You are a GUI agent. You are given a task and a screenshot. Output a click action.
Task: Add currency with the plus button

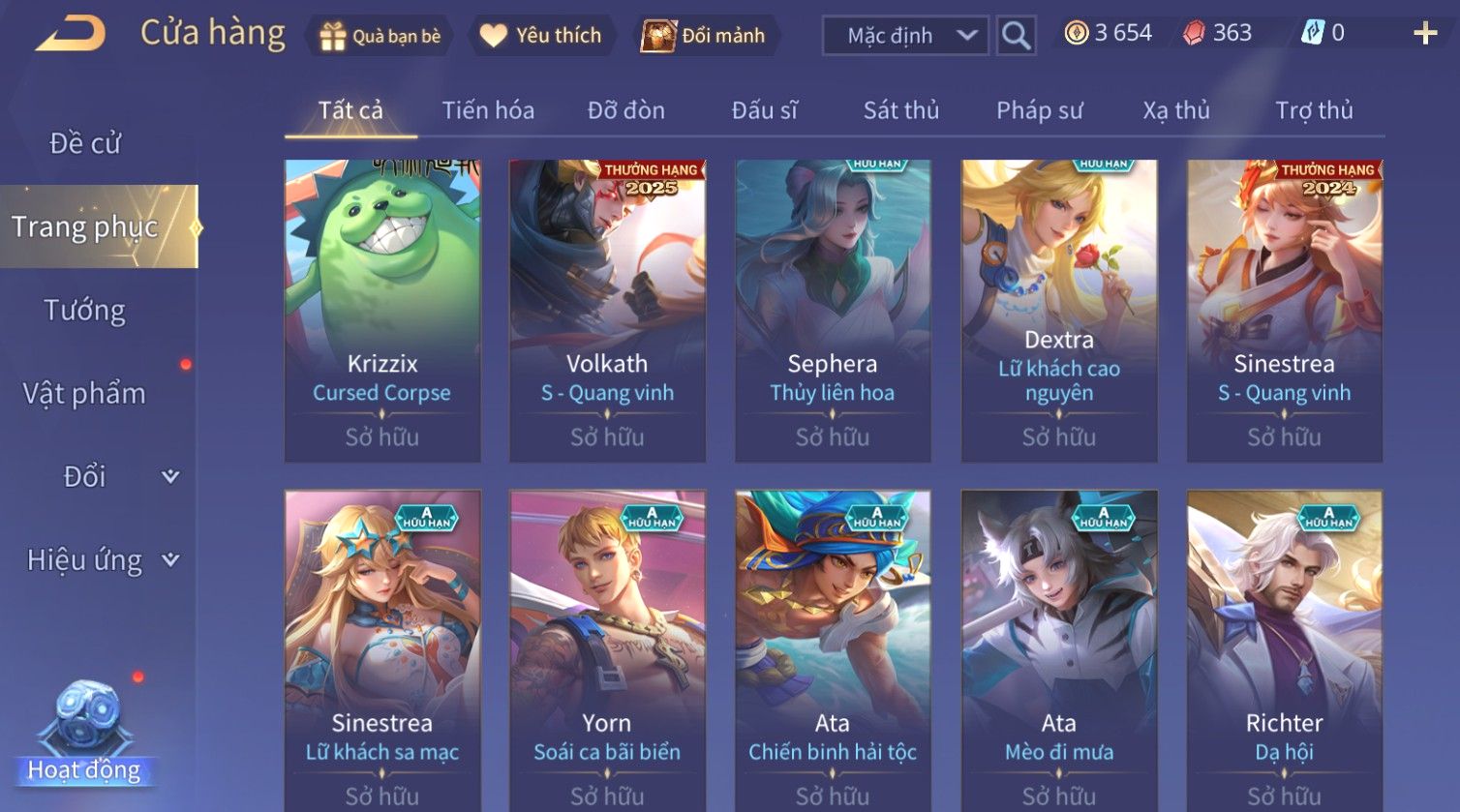point(1425,34)
